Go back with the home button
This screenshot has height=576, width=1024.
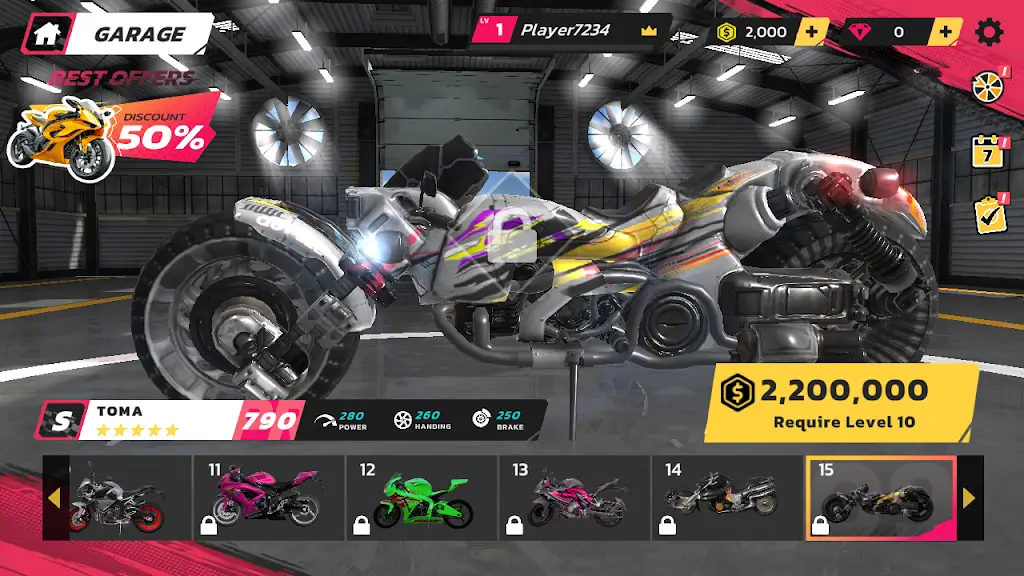pos(46,33)
